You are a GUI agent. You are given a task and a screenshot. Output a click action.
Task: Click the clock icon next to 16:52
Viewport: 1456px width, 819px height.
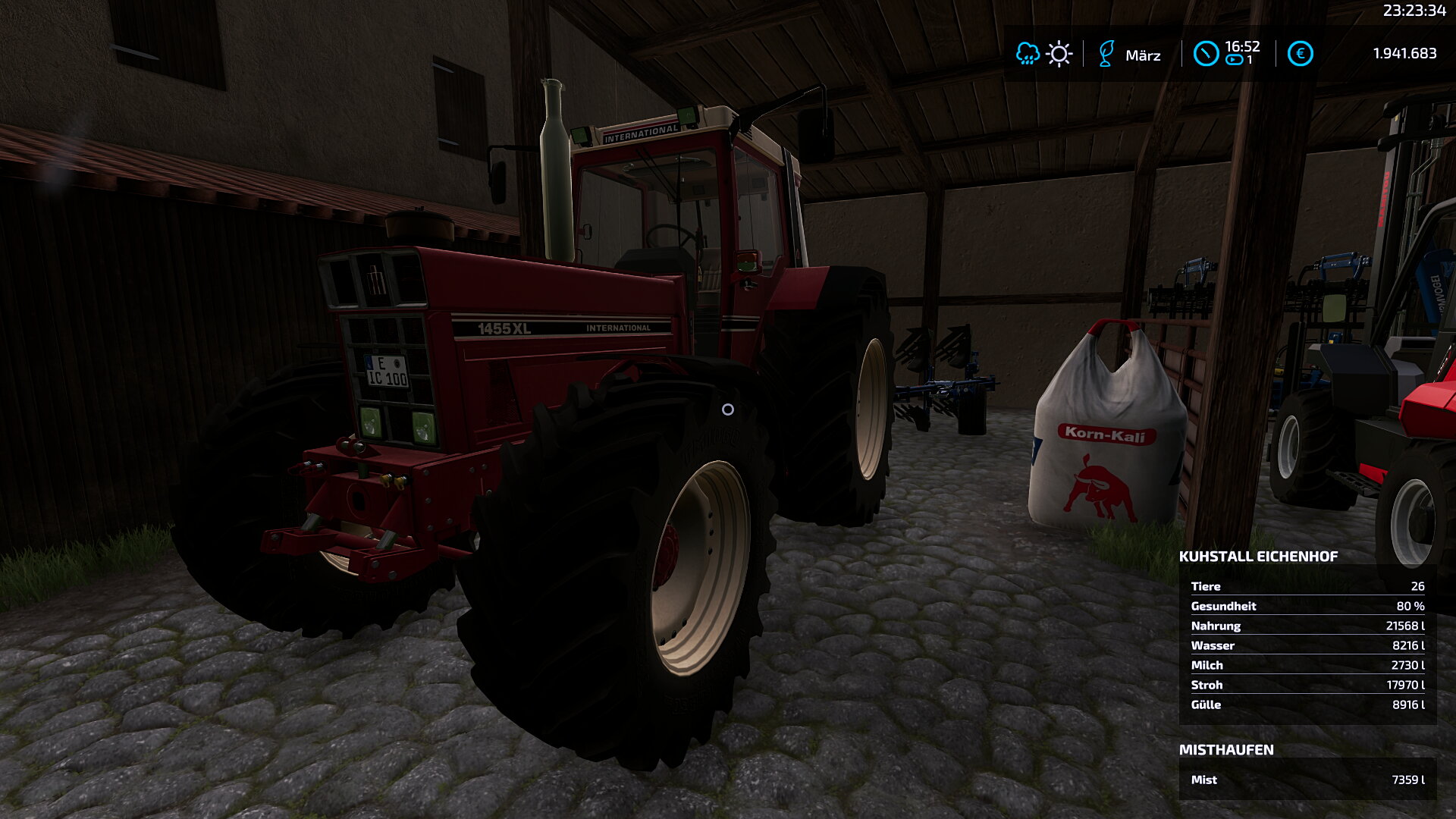[x=1206, y=54]
